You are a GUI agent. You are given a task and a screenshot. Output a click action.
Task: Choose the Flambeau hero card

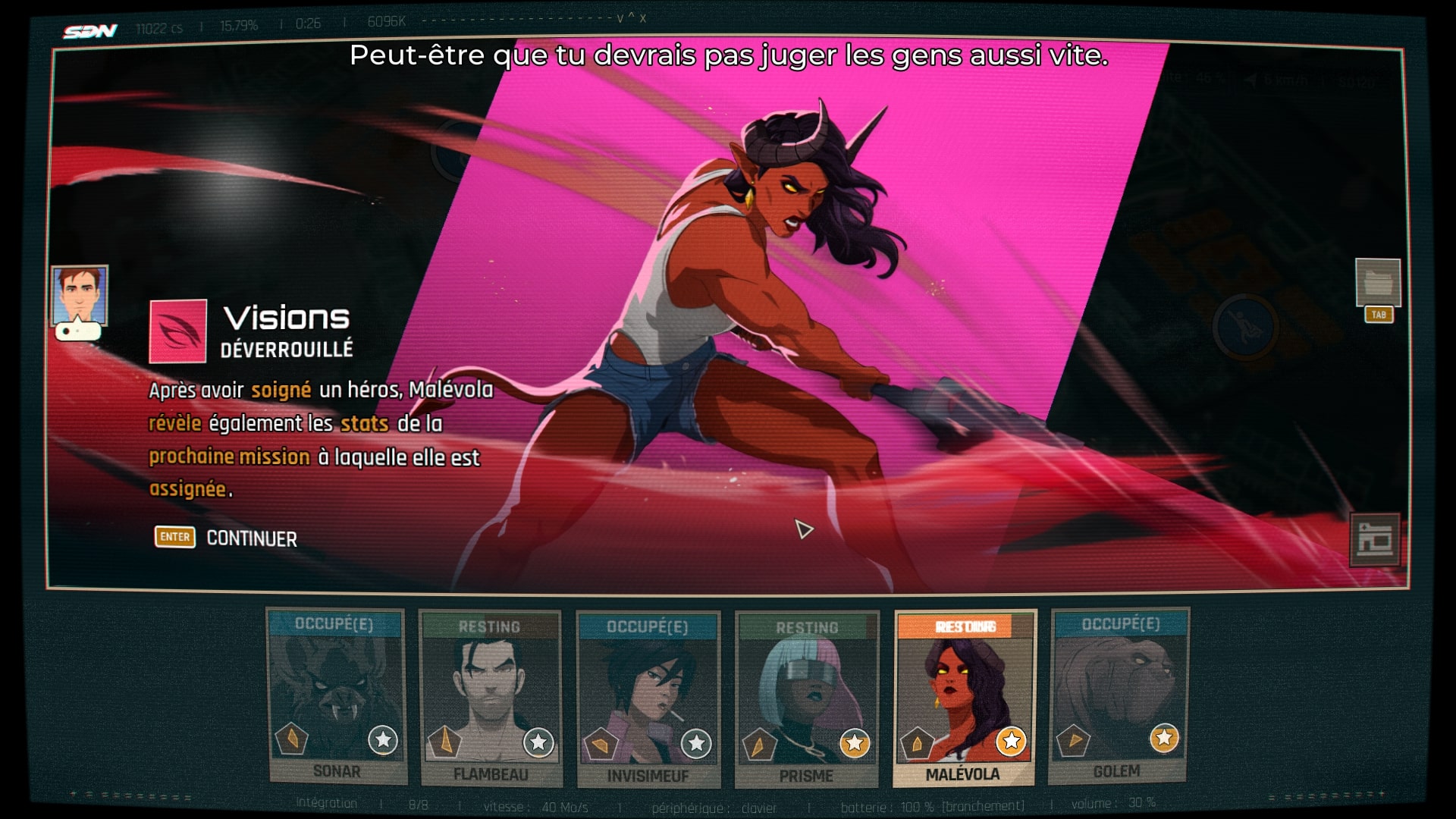(x=491, y=698)
